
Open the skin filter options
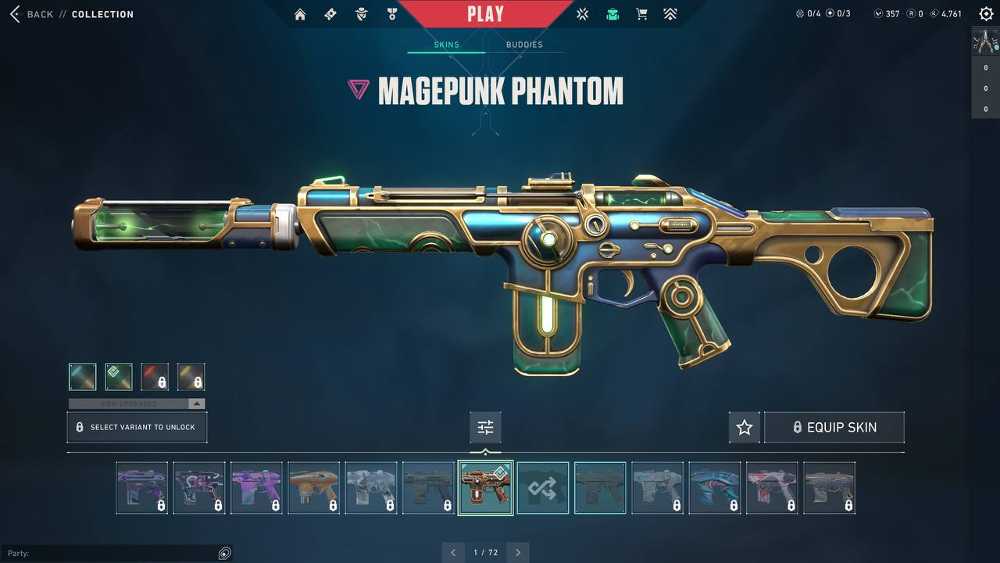coord(485,427)
